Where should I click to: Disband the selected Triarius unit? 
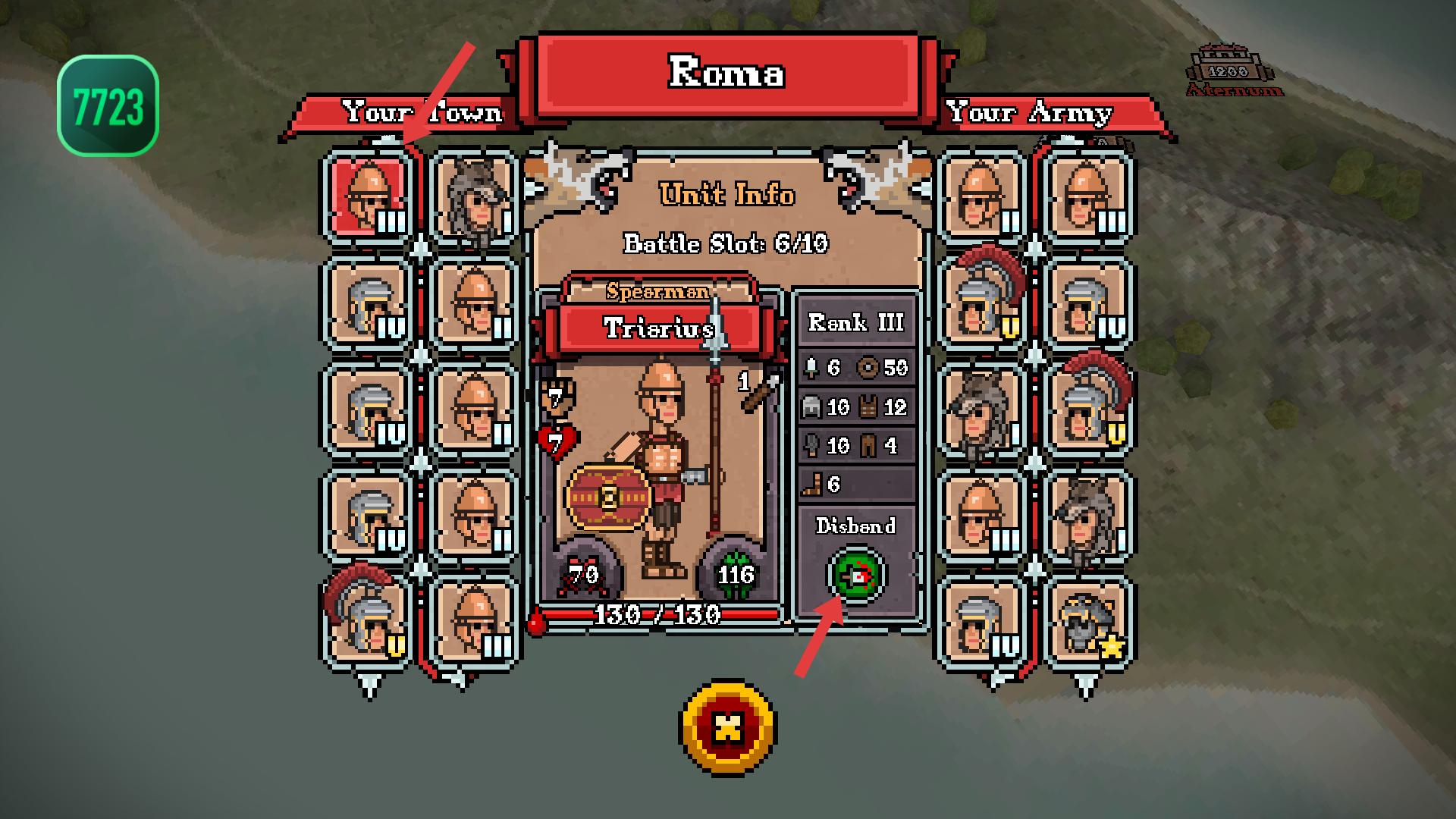coord(856,576)
